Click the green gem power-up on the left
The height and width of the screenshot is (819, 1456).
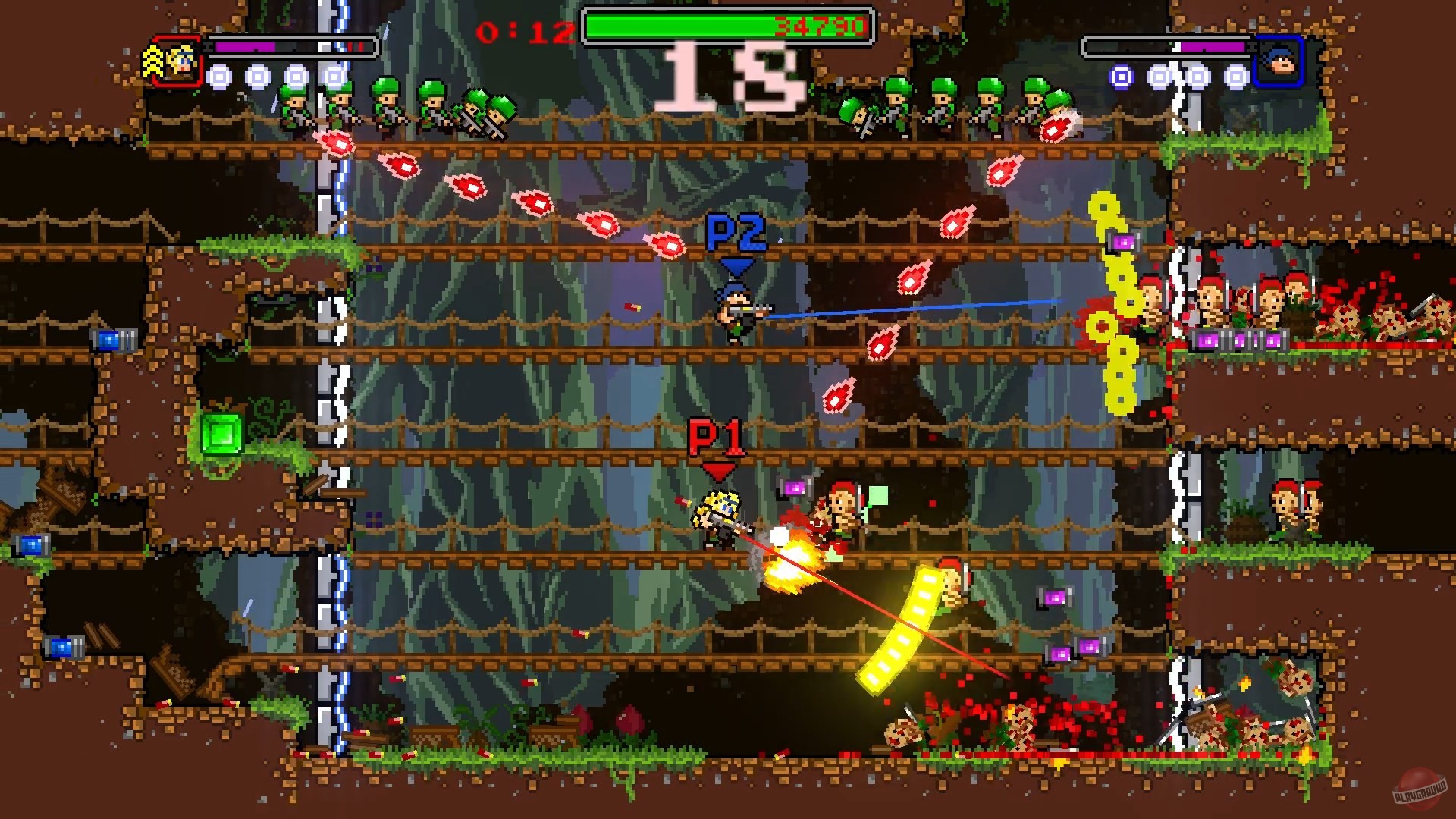[221, 433]
